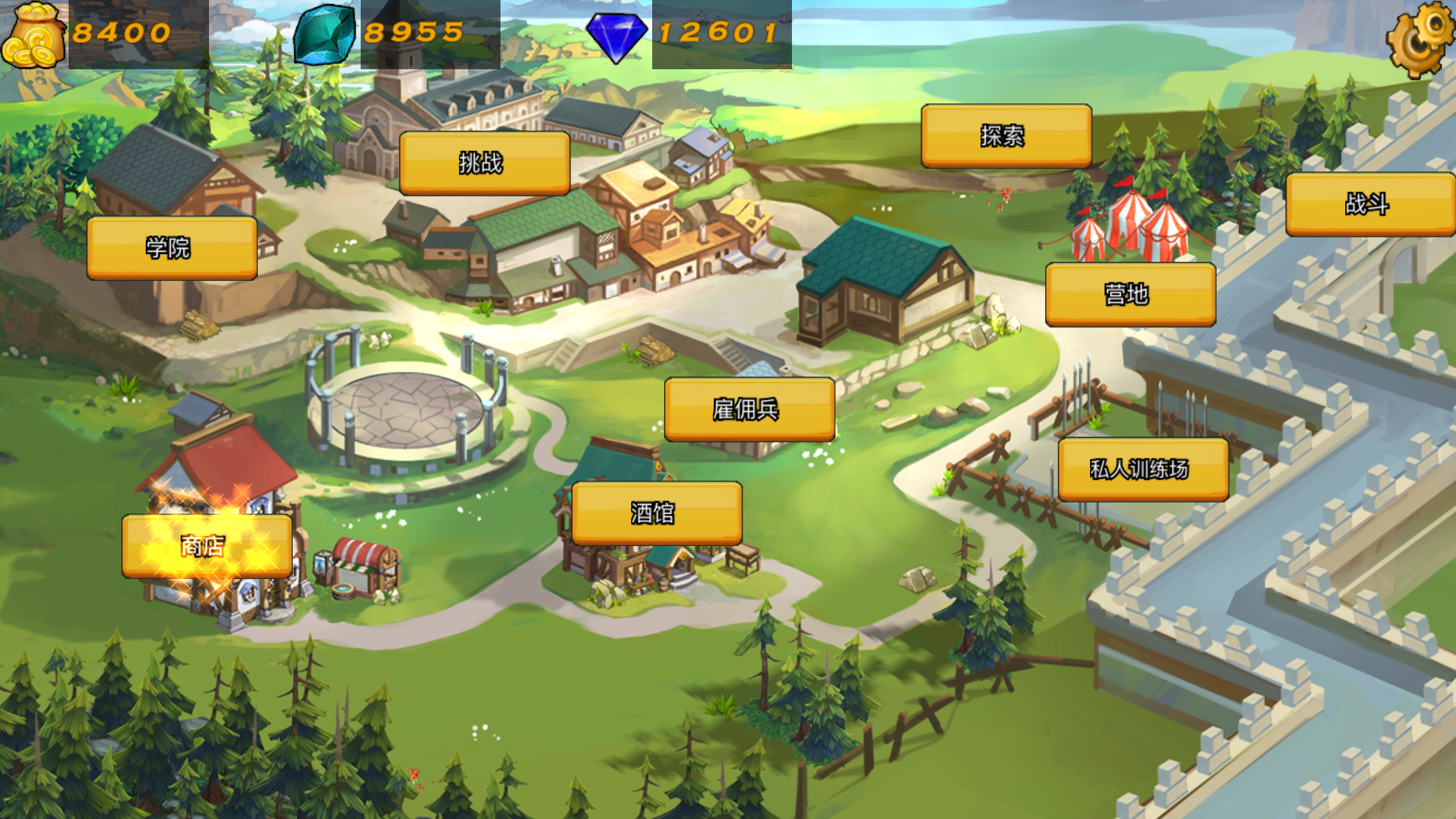This screenshot has width=1456, height=819.
Task: Open settings via the gear icon
Action: coord(1420,38)
